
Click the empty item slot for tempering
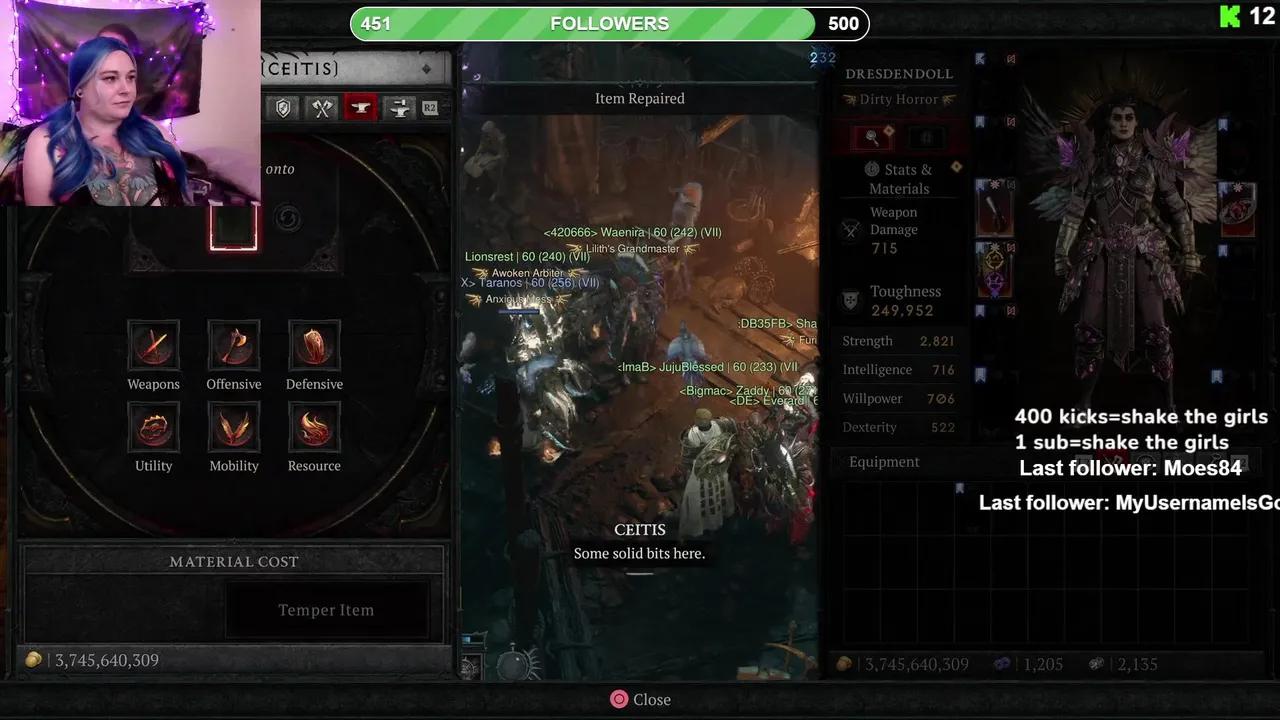pos(233,227)
